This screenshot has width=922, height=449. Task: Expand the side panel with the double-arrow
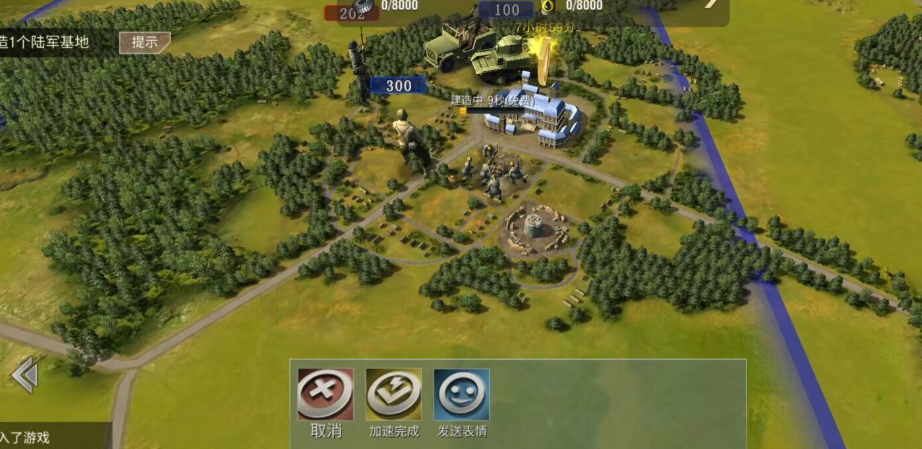[24, 375]
